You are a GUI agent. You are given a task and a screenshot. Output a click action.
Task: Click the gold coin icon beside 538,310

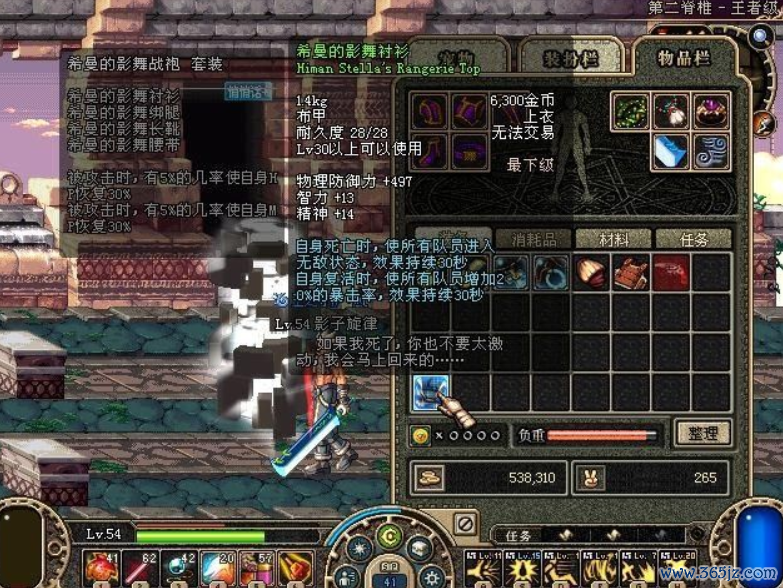[432, 478]
